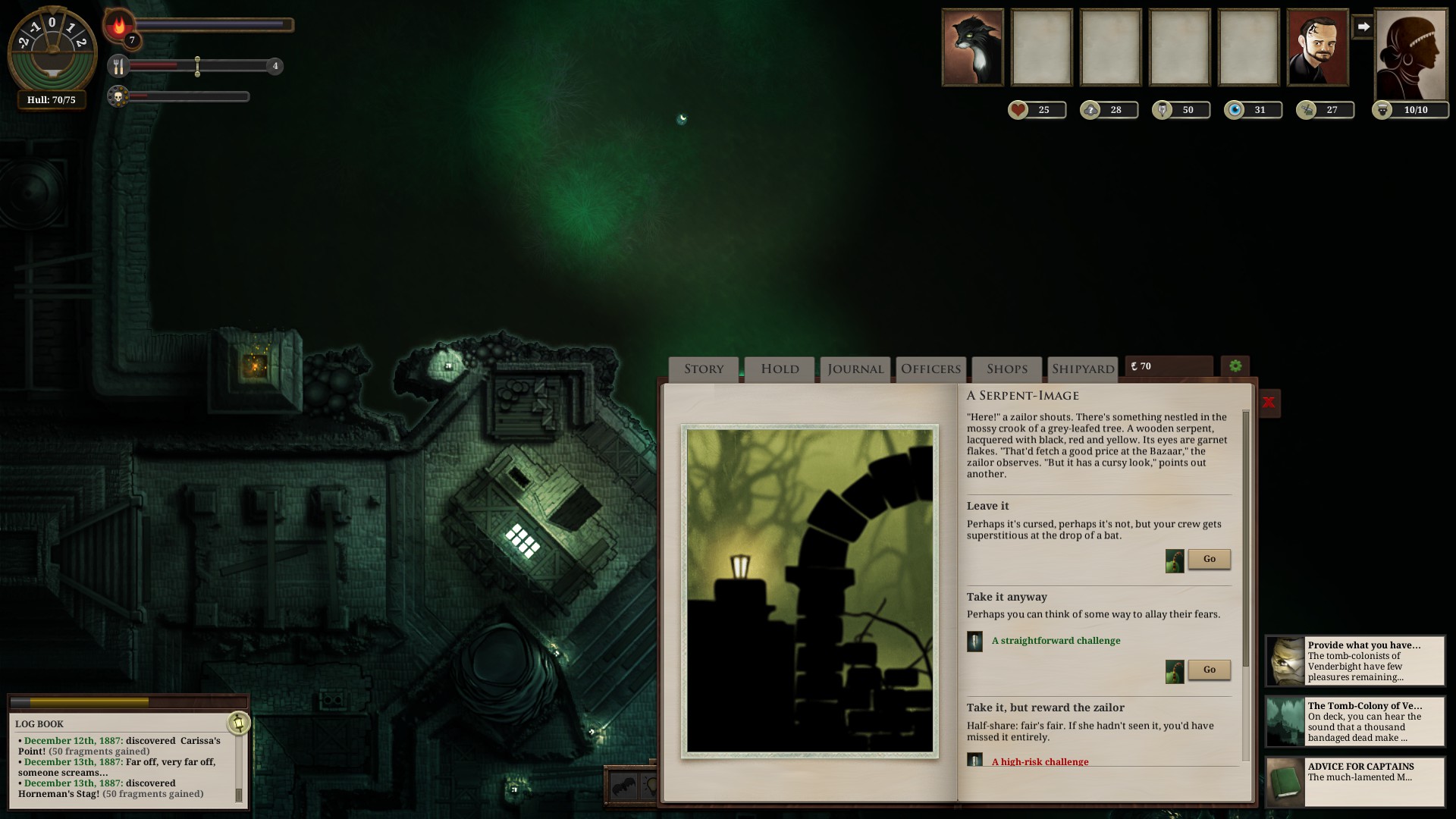Expand the Log Book scroll icon
1456x819 pixels.
pos(240,724)
